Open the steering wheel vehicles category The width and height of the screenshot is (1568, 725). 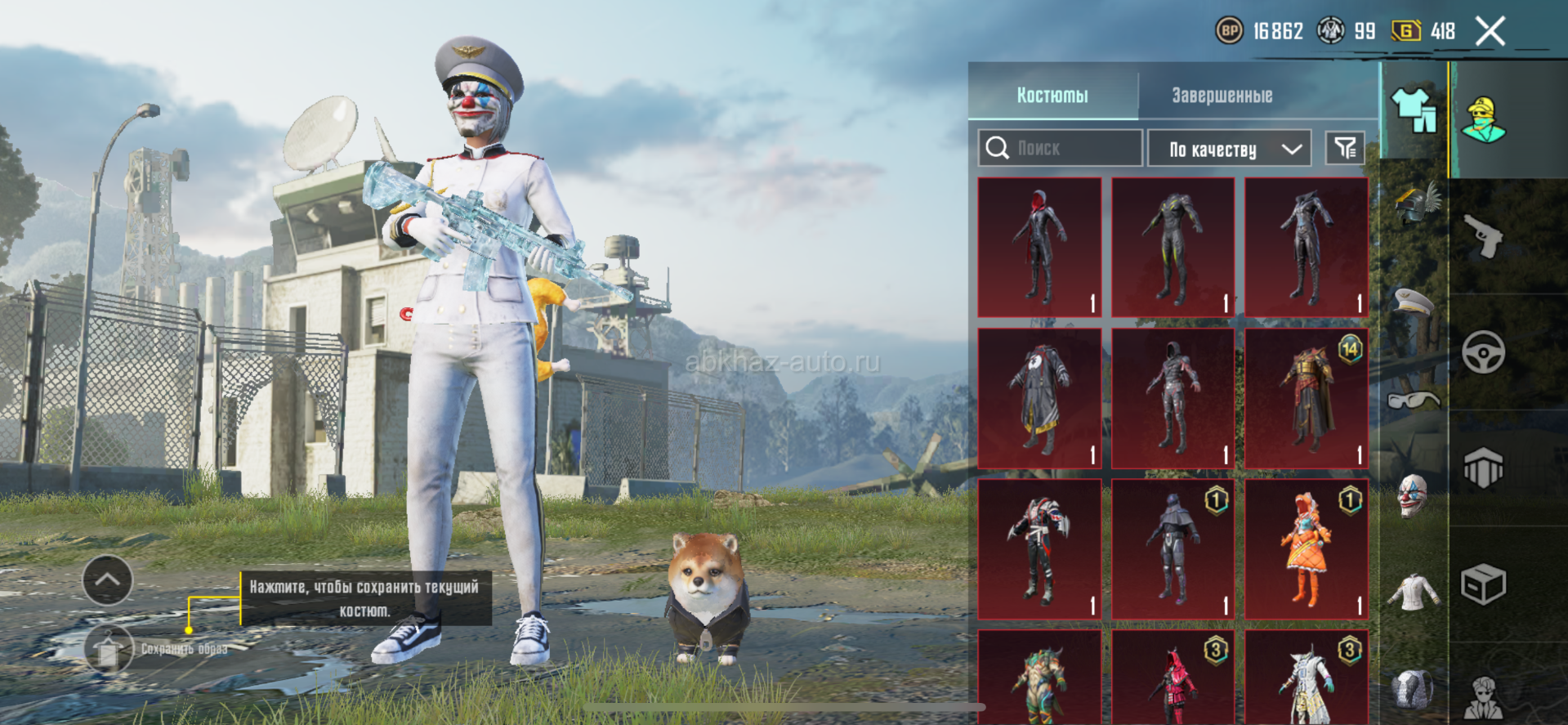point(1484,353)
